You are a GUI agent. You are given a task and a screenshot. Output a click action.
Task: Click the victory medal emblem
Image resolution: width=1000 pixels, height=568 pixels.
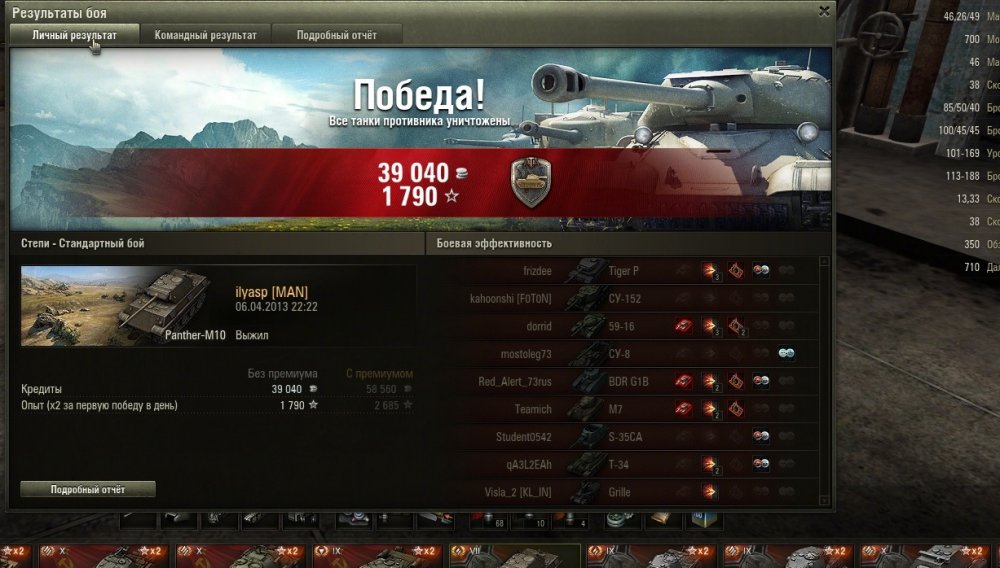point(530,182)
